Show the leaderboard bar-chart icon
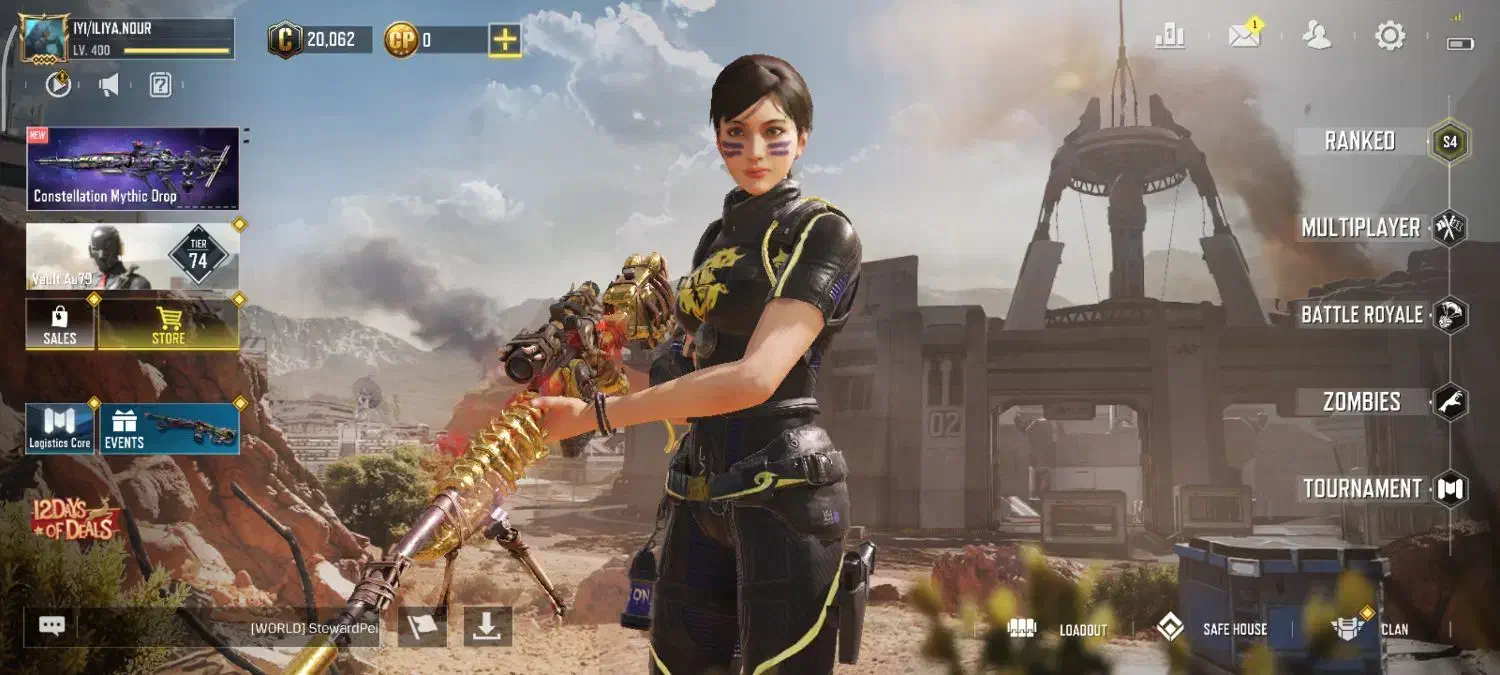This screenshot has height=675, width=1500. tap(1170, 37)
